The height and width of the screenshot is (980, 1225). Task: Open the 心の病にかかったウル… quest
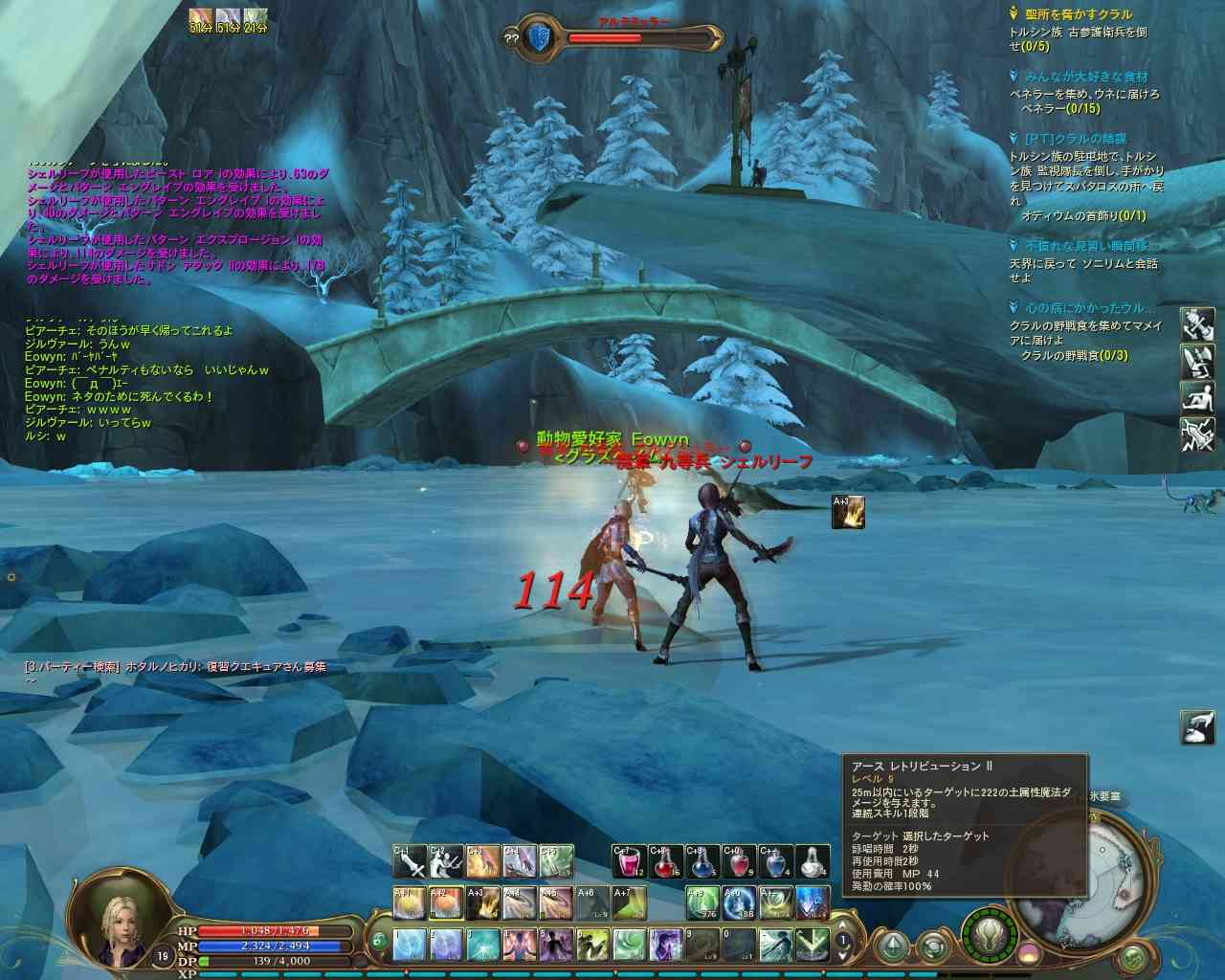coord(1089,308)
